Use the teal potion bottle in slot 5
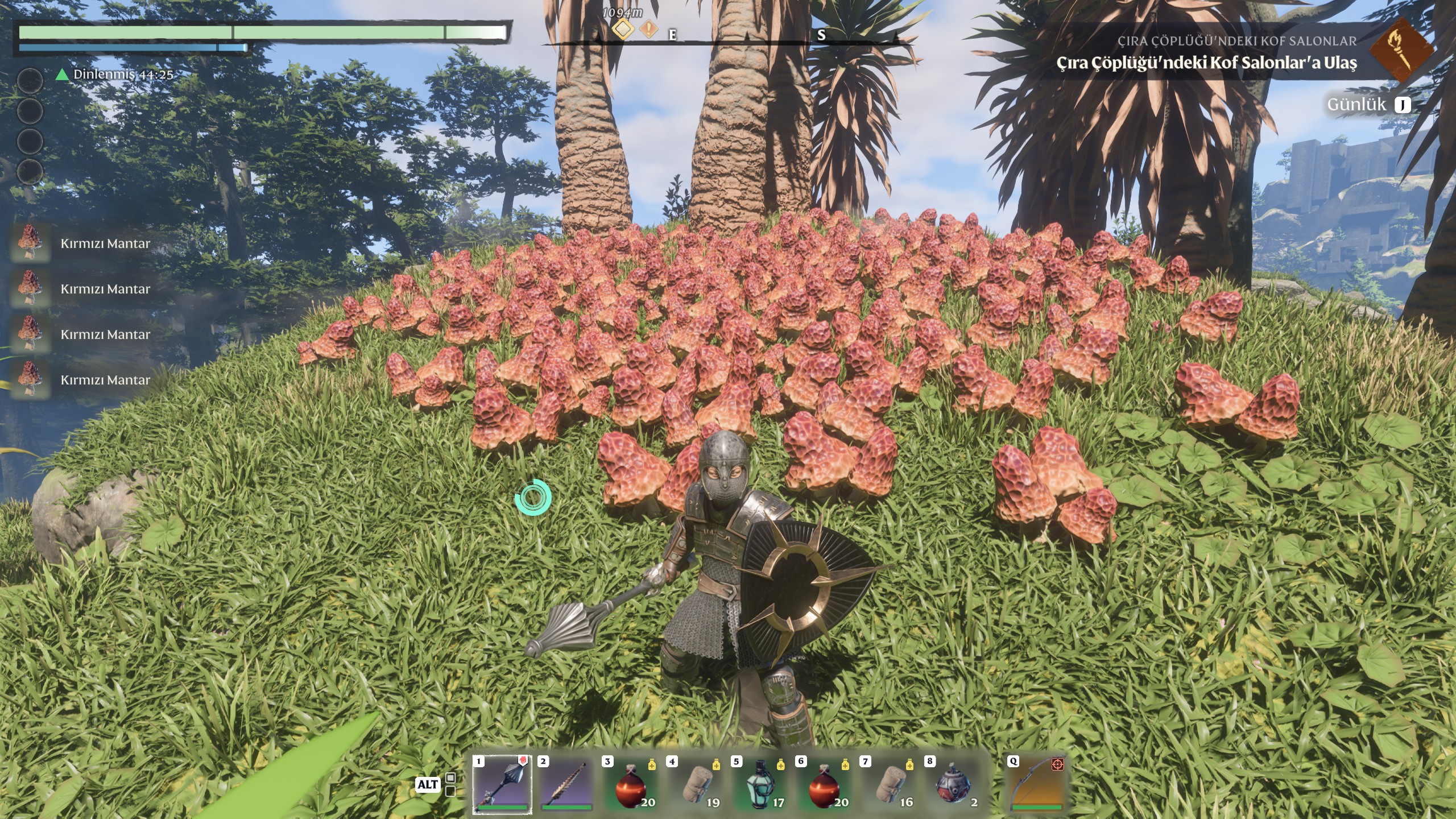The height and width of the screenshot is (819, 1456). [x=760, y=785]
